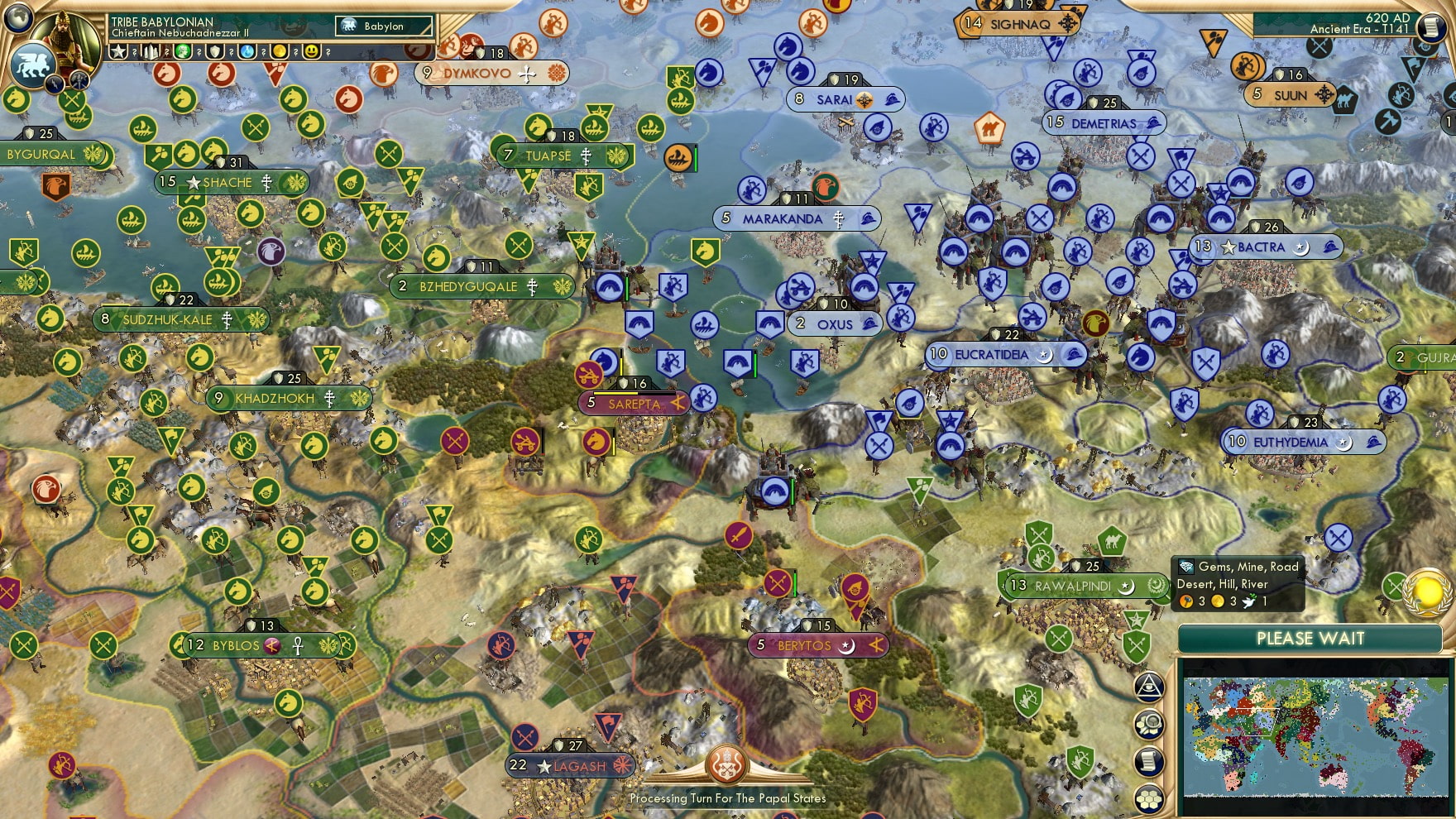This screenshot has width=1456, height=819.
Task: Open the scroll menu icon beside the date
Action: 1431,27
